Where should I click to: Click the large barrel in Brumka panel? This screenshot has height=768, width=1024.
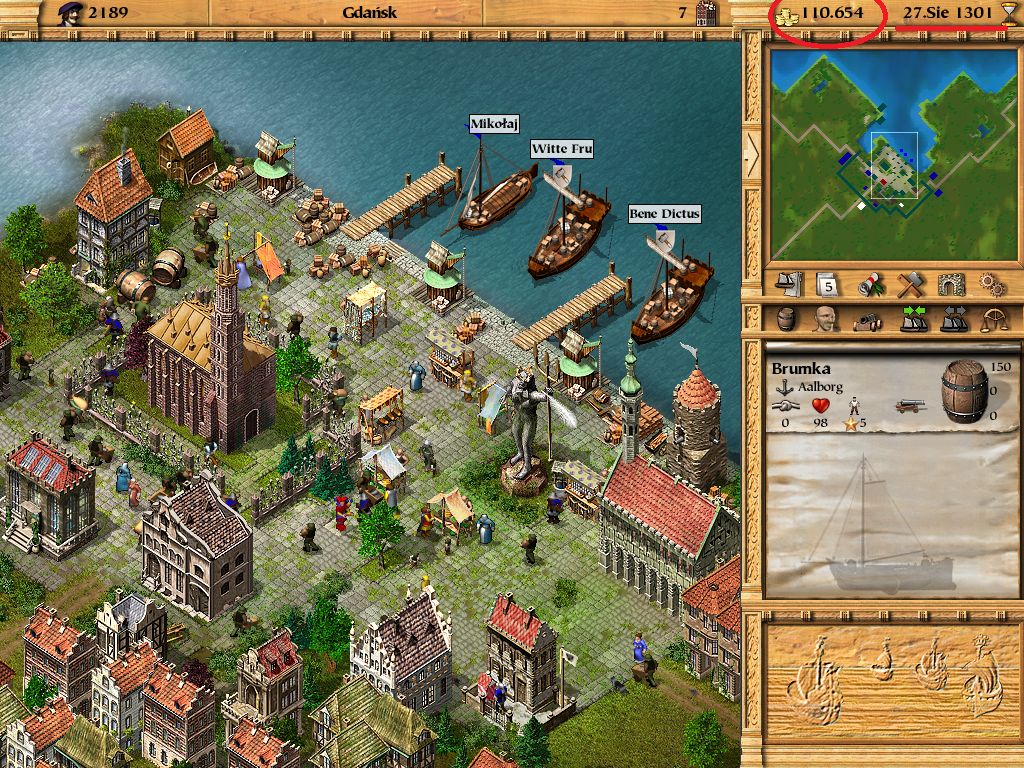click(964, 390)
